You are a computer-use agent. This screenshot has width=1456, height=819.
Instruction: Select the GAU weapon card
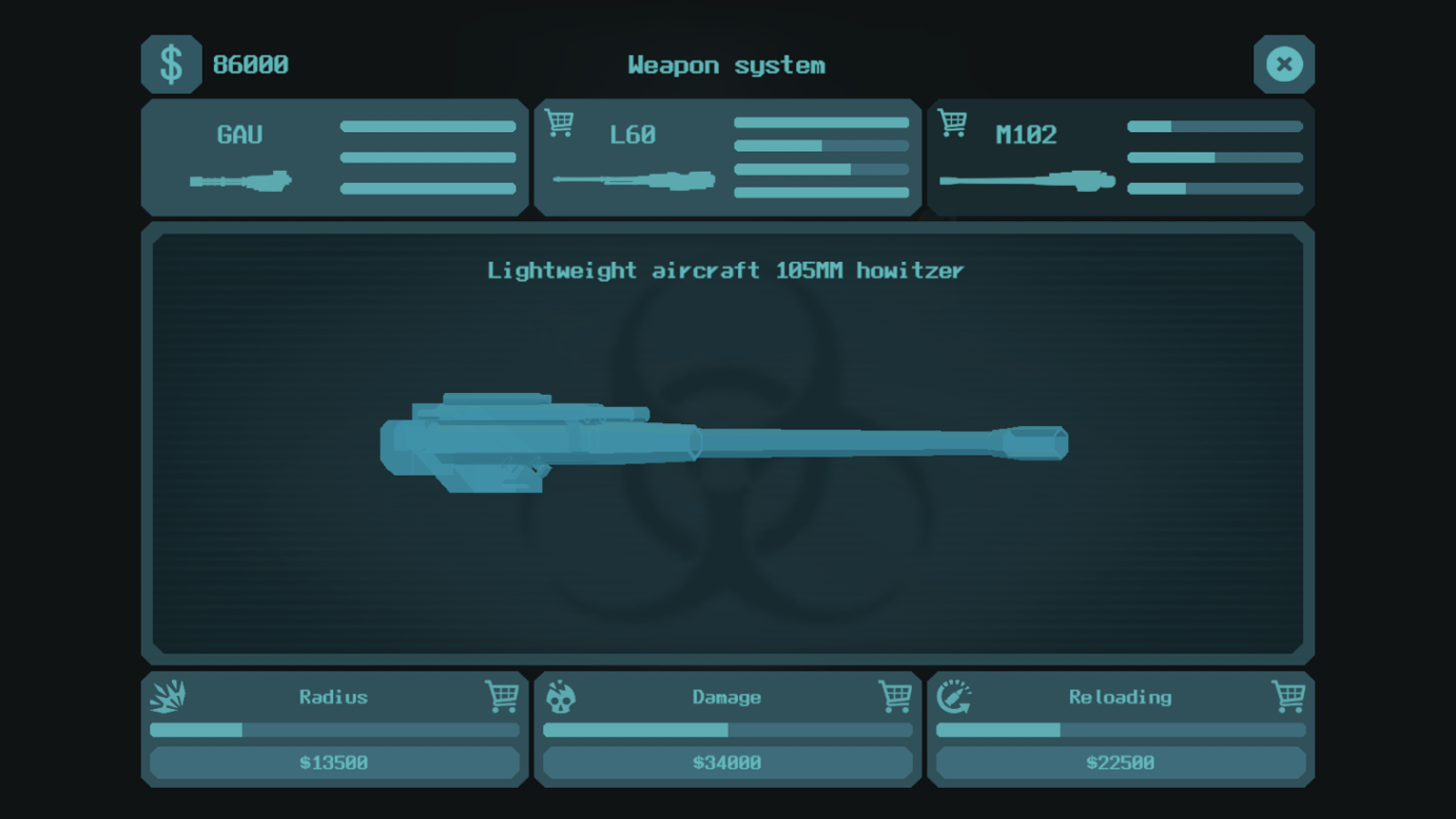click(x=334, y=157)
